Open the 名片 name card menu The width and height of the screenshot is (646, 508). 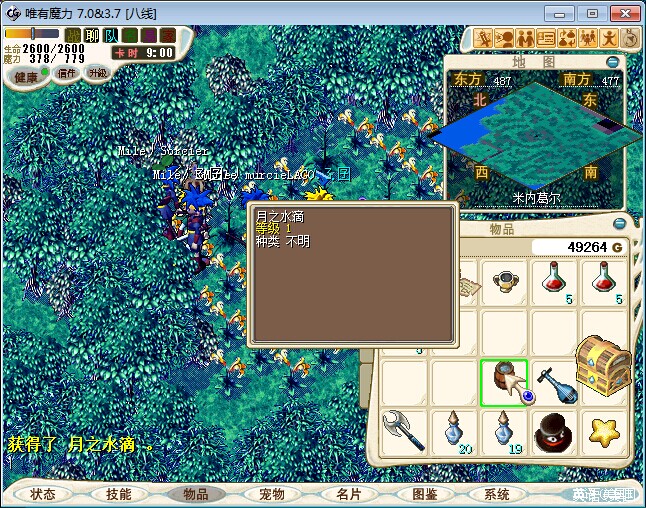(x=348, y=494)
